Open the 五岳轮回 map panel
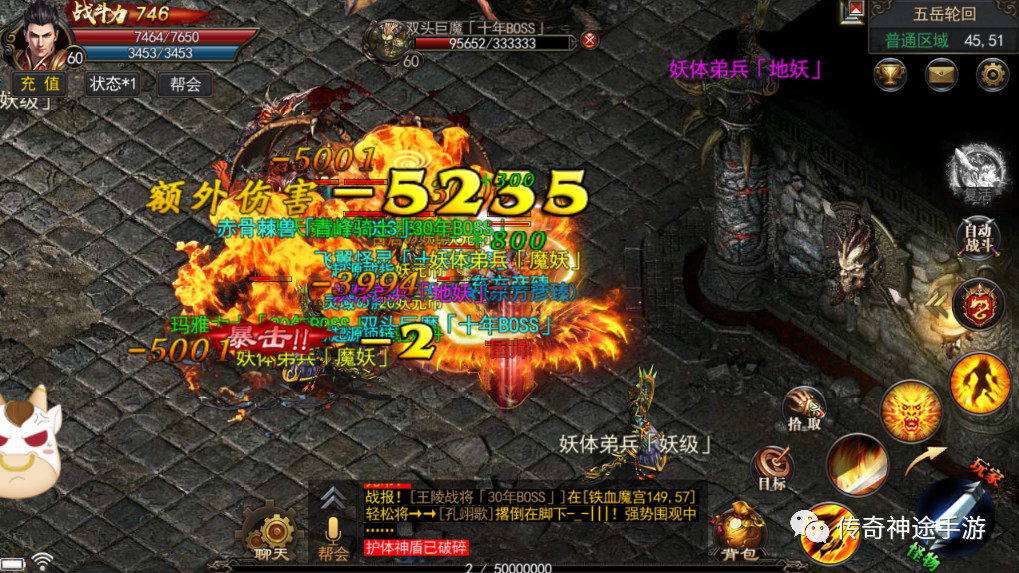This screenshot has width=1019, height=573. pyautogui.click(x=940, y=14)
